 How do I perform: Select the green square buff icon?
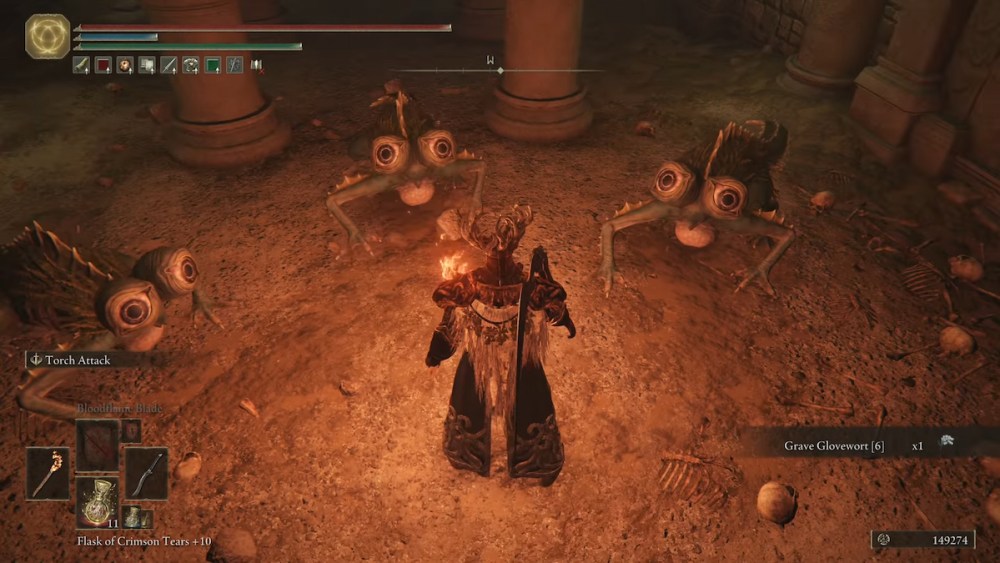click(x=212, y=66)
